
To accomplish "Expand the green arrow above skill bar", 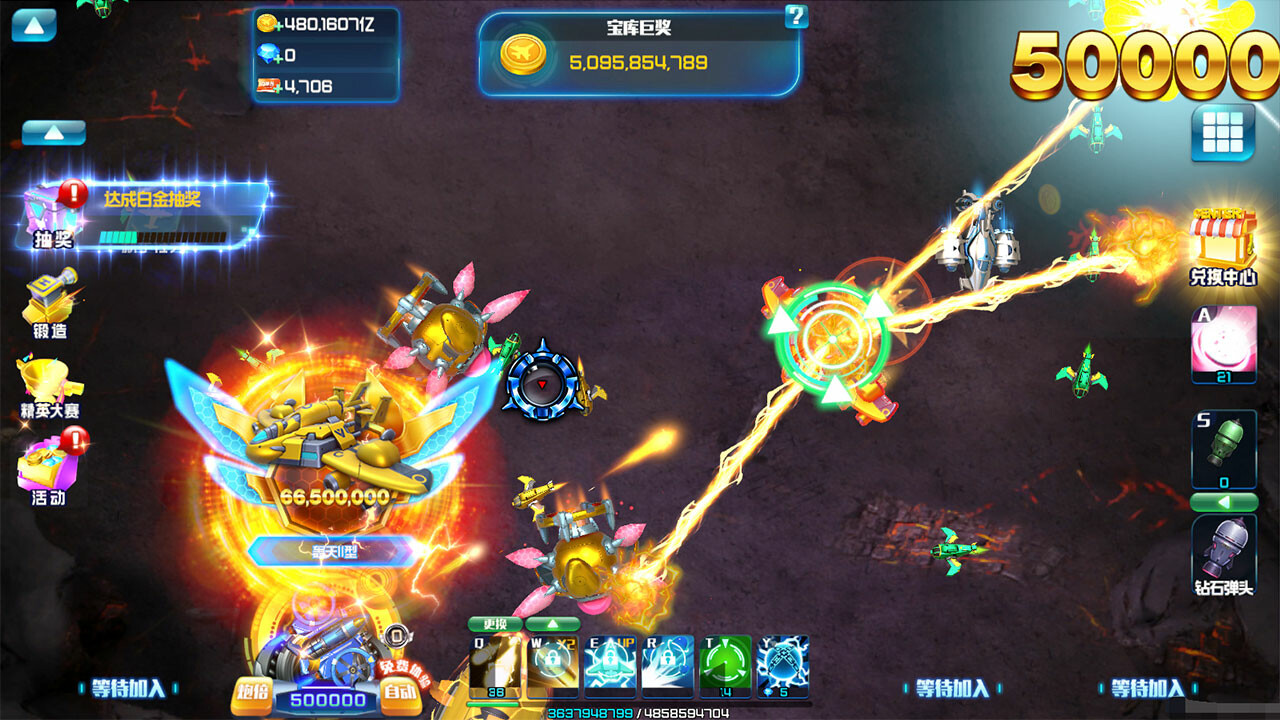I will [552, 623].
